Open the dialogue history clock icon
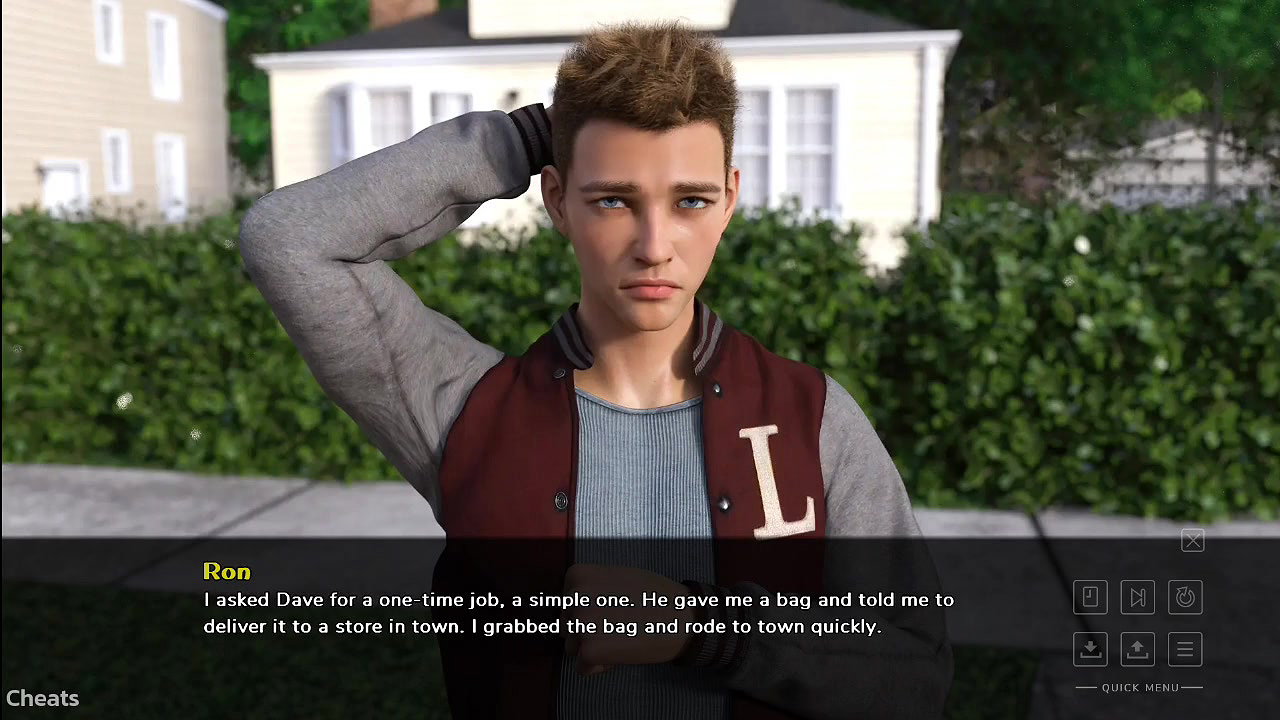This screenshot has height=720, width=1280. coord(1090,597)
